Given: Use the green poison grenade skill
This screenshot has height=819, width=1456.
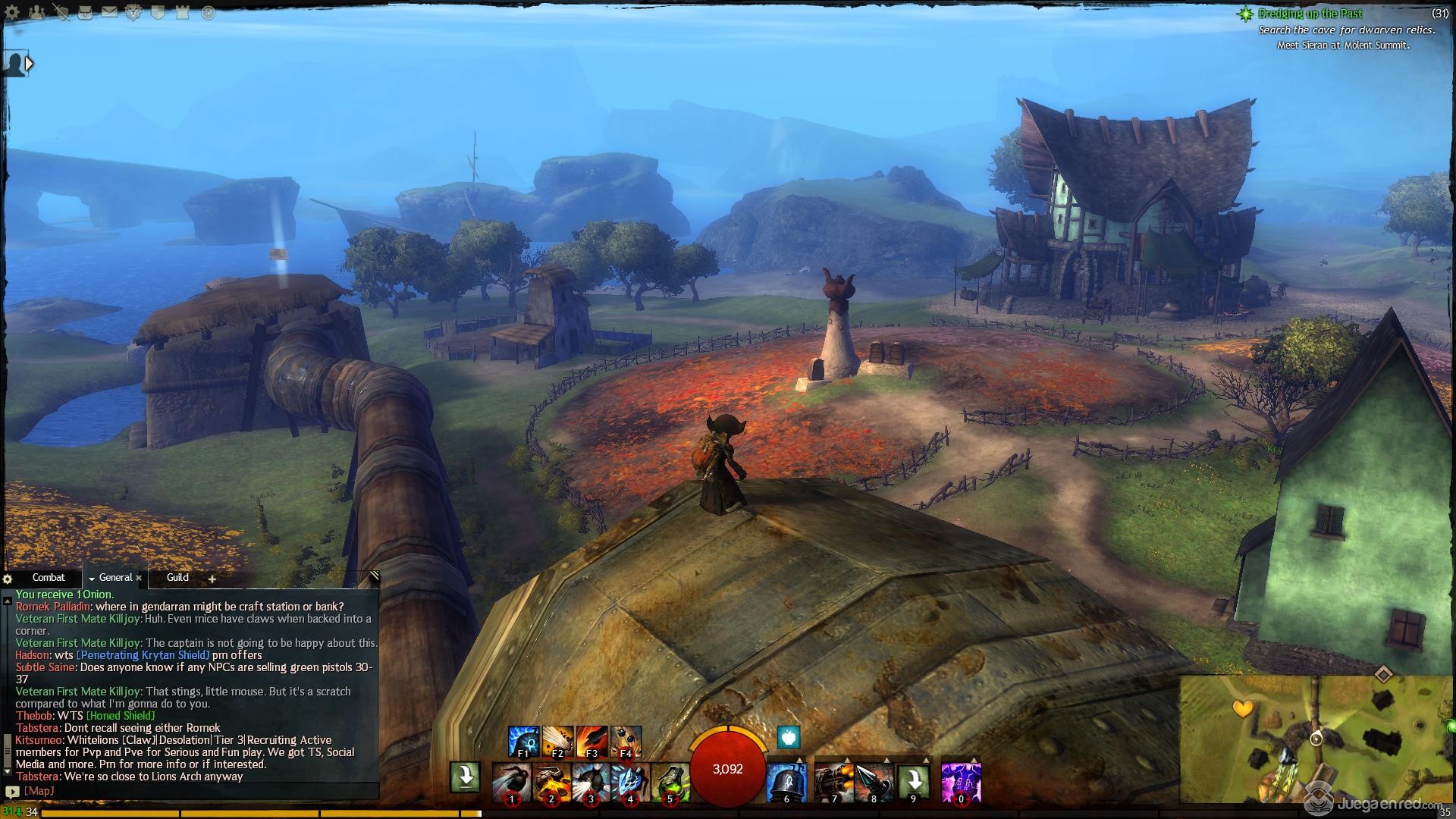Looking at the screenshot, I should pos(670,781).
